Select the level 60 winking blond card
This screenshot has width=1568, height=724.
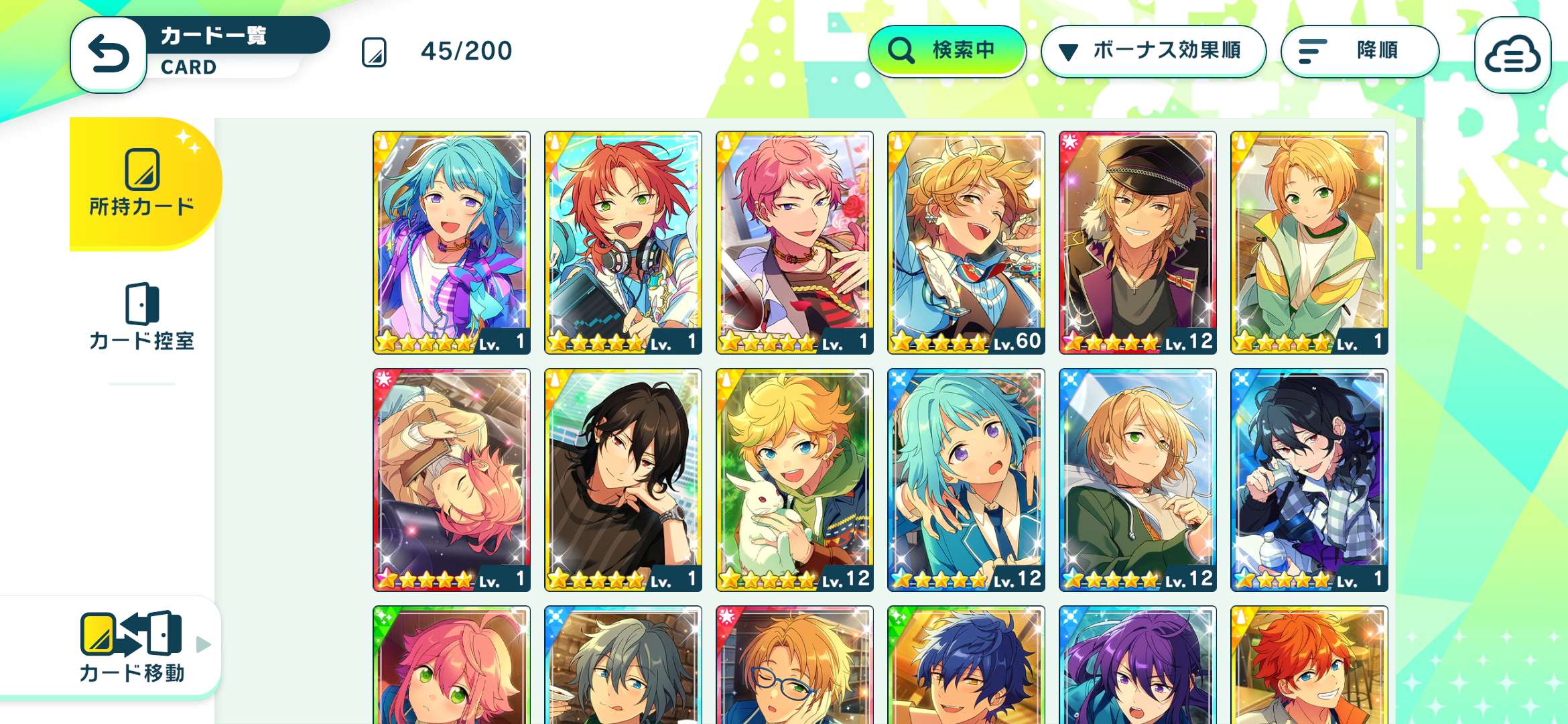click(x=966, y=243)
